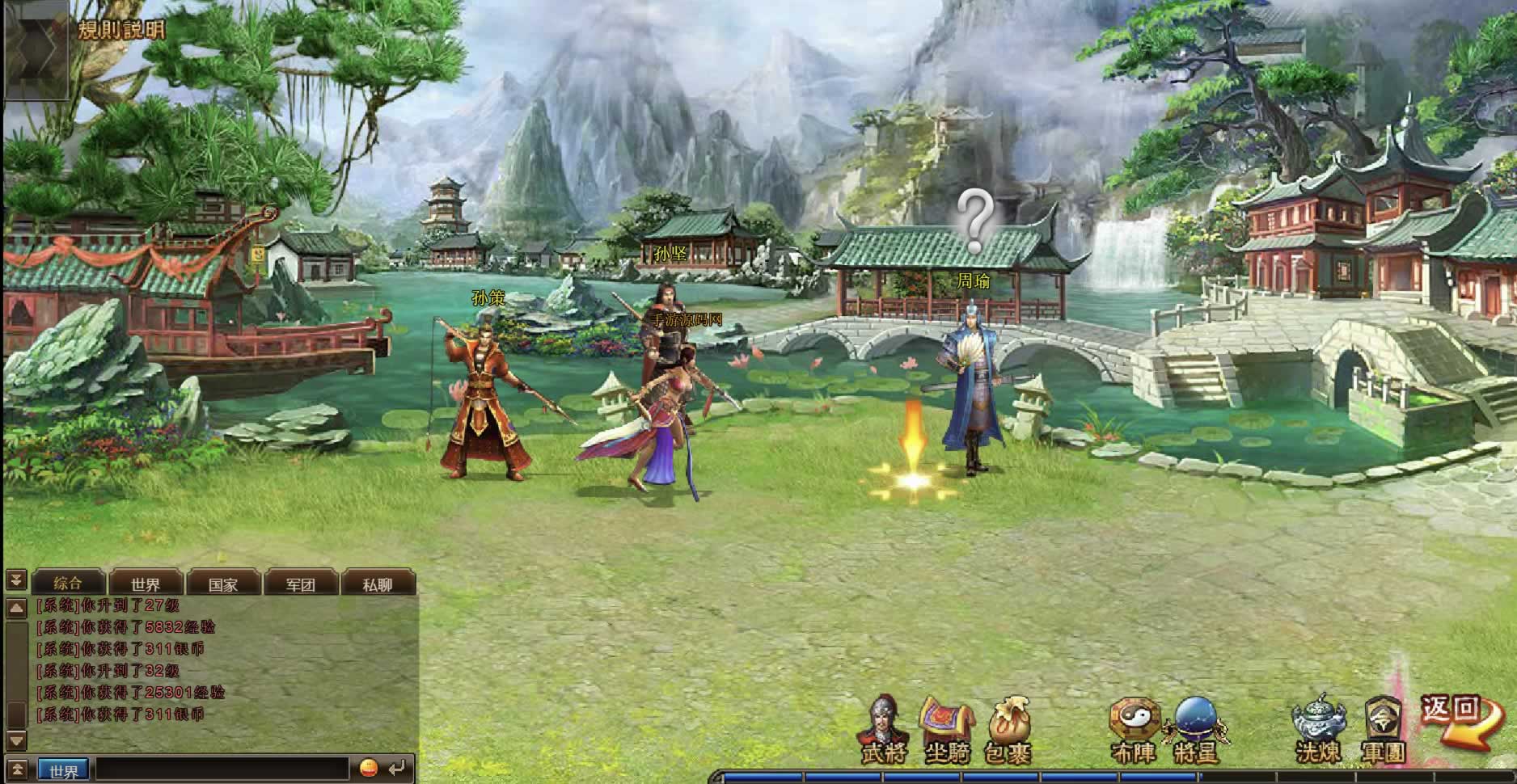This screenshot has width=1517, height=784.
Task: Send the chat message with enter arrow
Action: (x=396, y=768)
